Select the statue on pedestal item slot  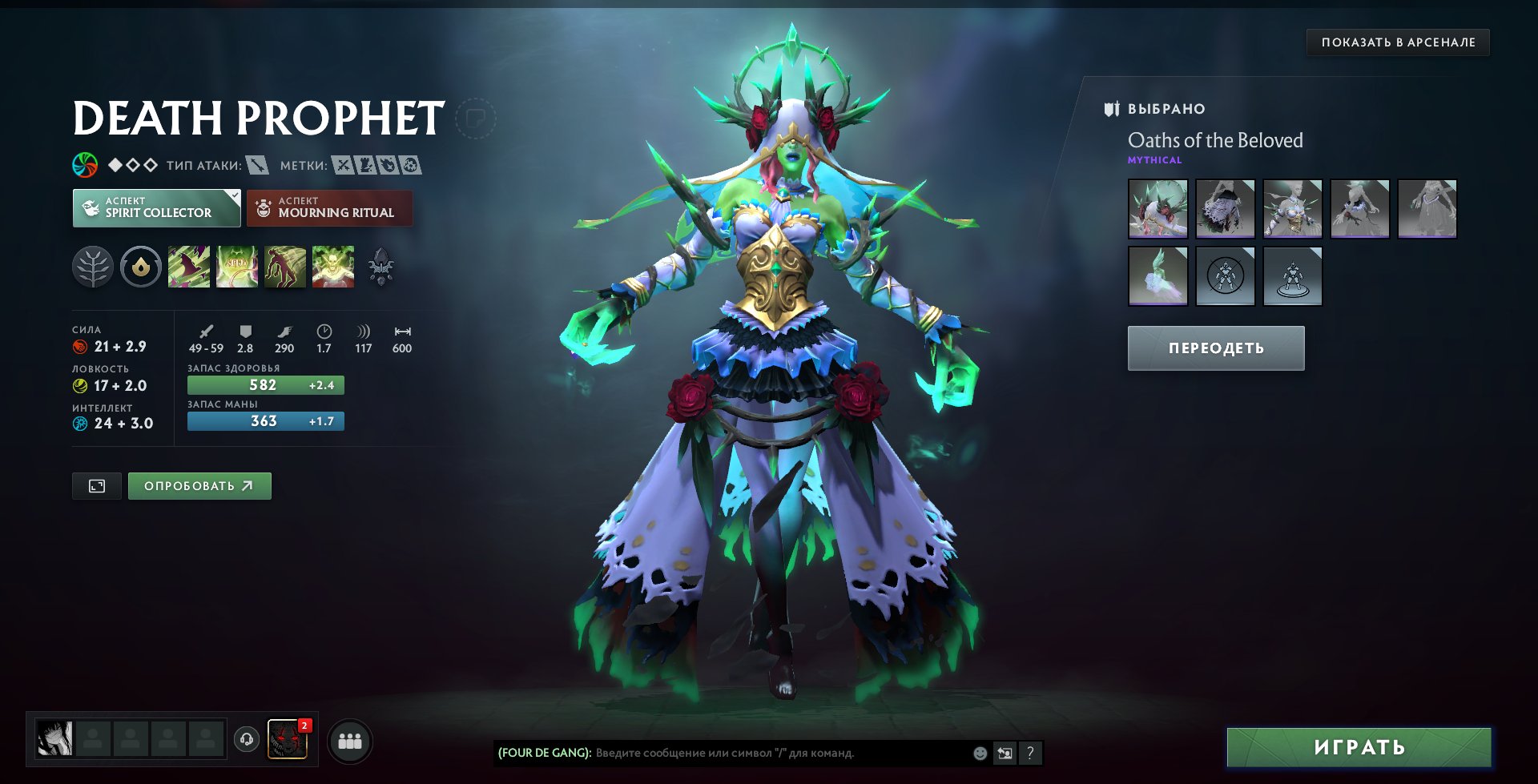click(x=1292, y=276)
